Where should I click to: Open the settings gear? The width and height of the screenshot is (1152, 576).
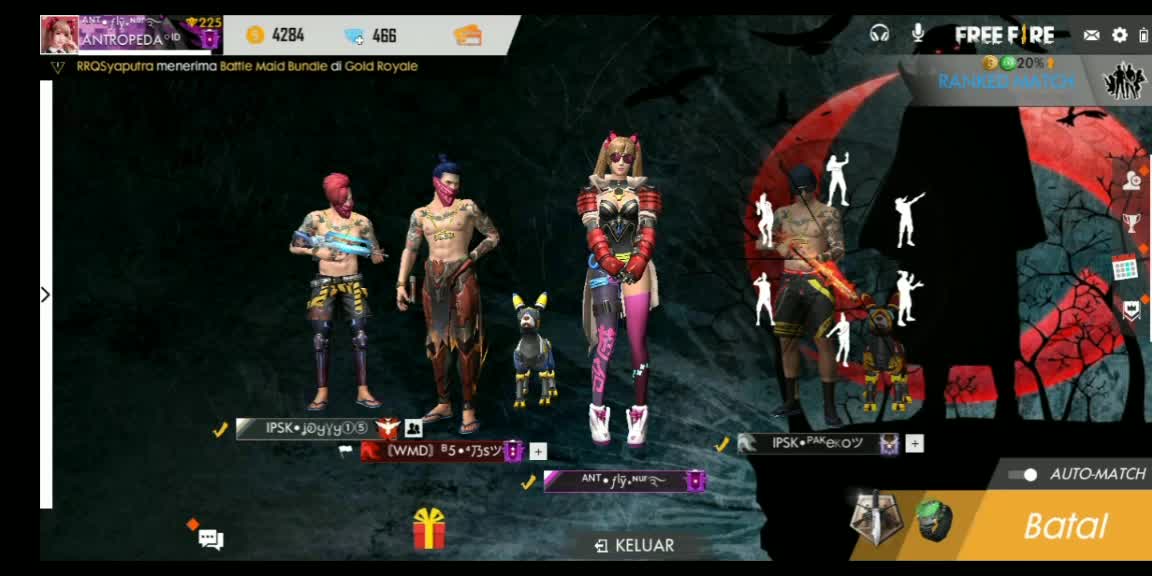coord(1120,35)
